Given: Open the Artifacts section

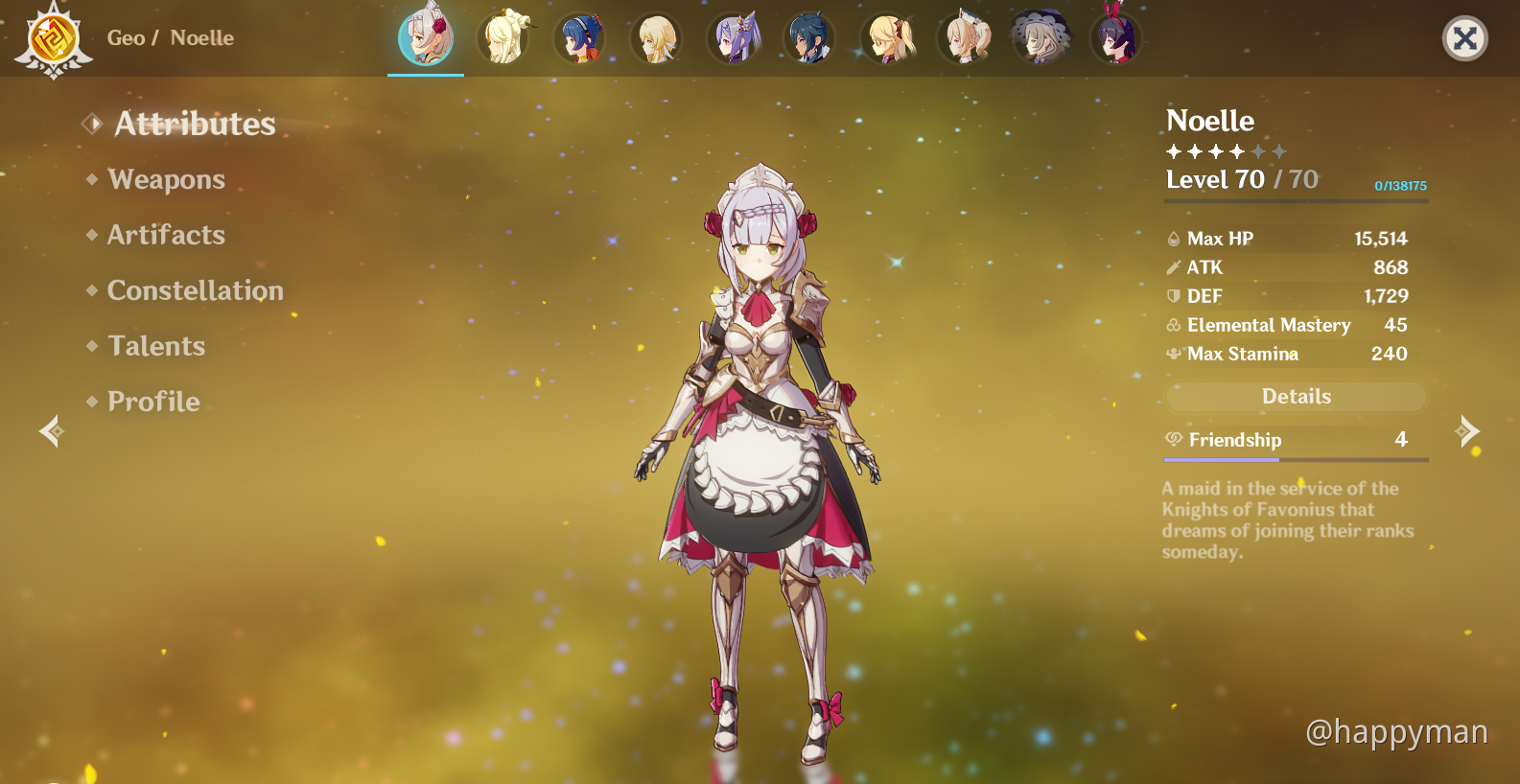Looking at the screenshot, I should 167,235.
